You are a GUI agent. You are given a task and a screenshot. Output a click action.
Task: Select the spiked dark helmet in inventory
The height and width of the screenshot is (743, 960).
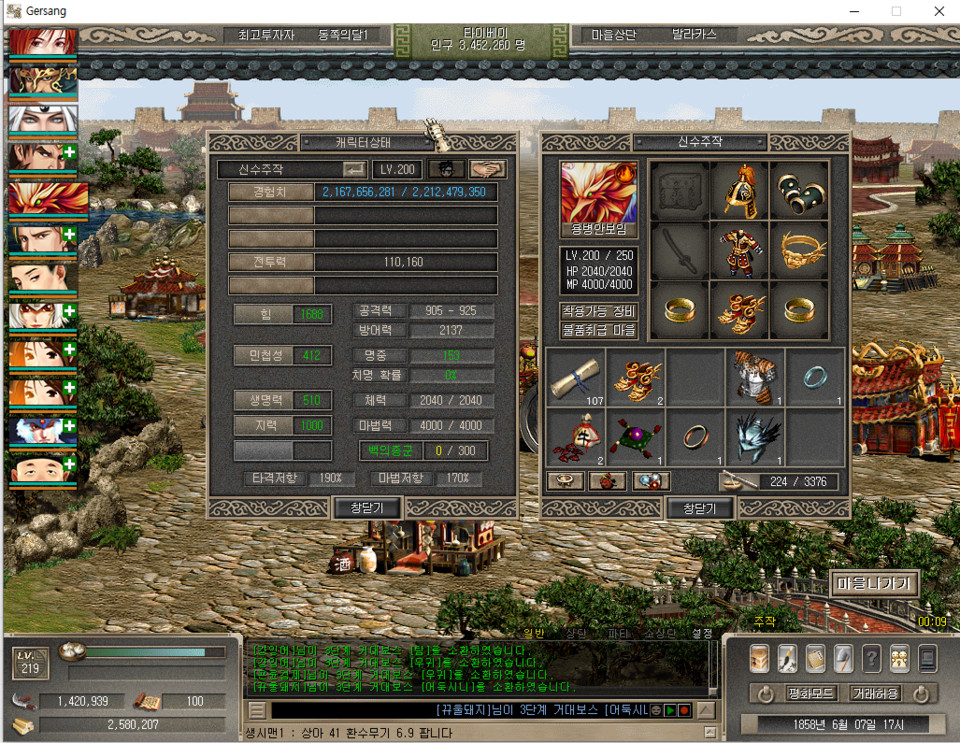755,437
